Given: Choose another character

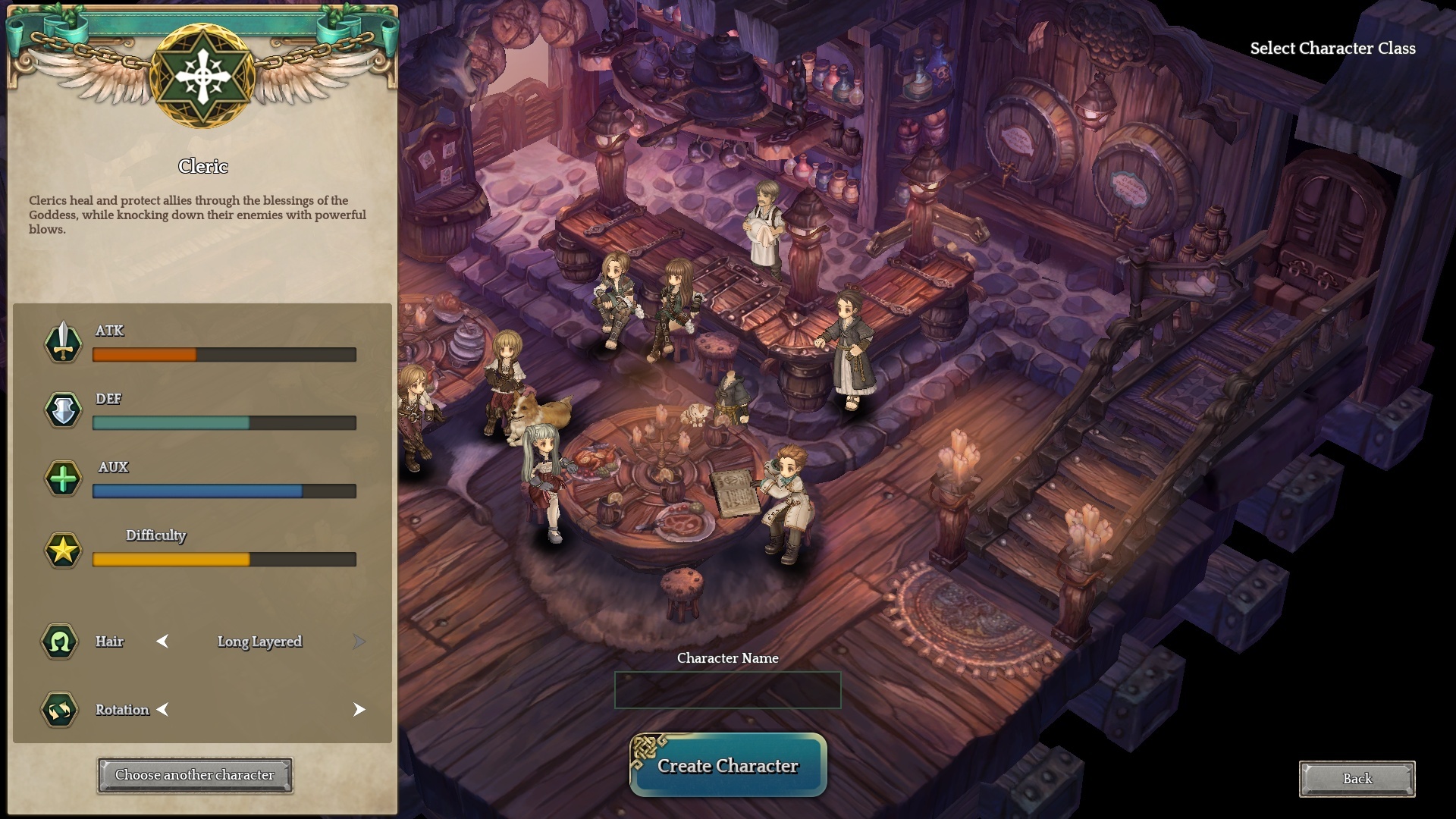Looking at the screenshot, I should point(195,775).
